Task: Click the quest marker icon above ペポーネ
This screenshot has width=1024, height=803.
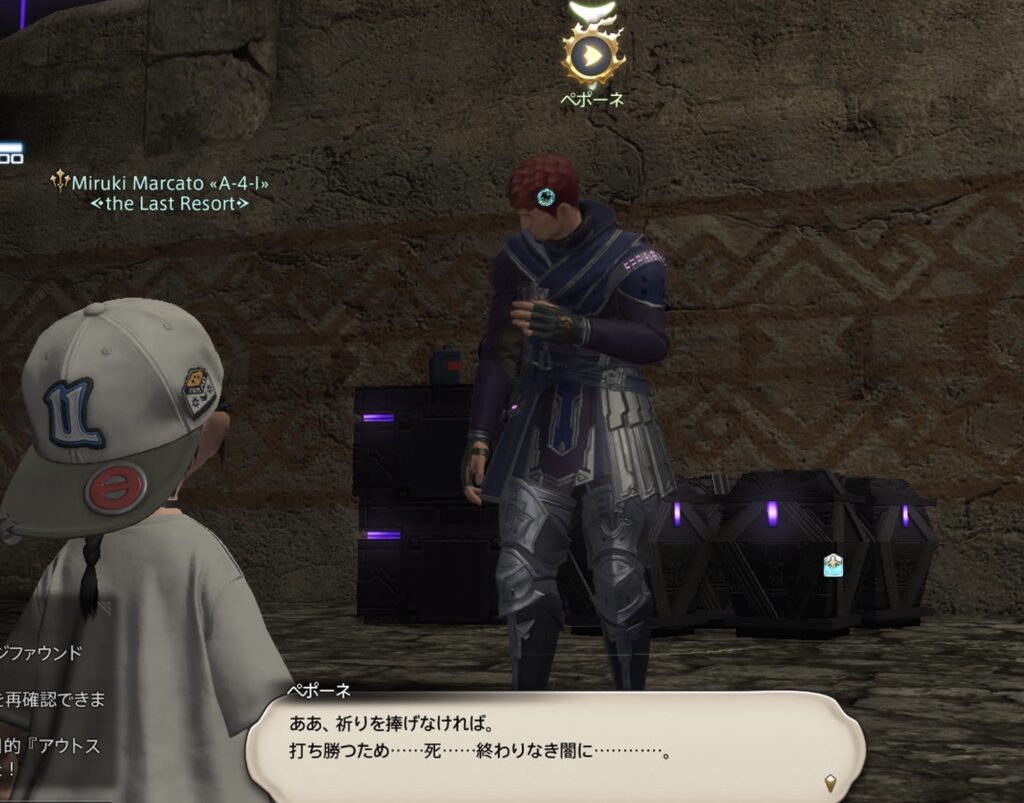Action: tap(593, 57)
